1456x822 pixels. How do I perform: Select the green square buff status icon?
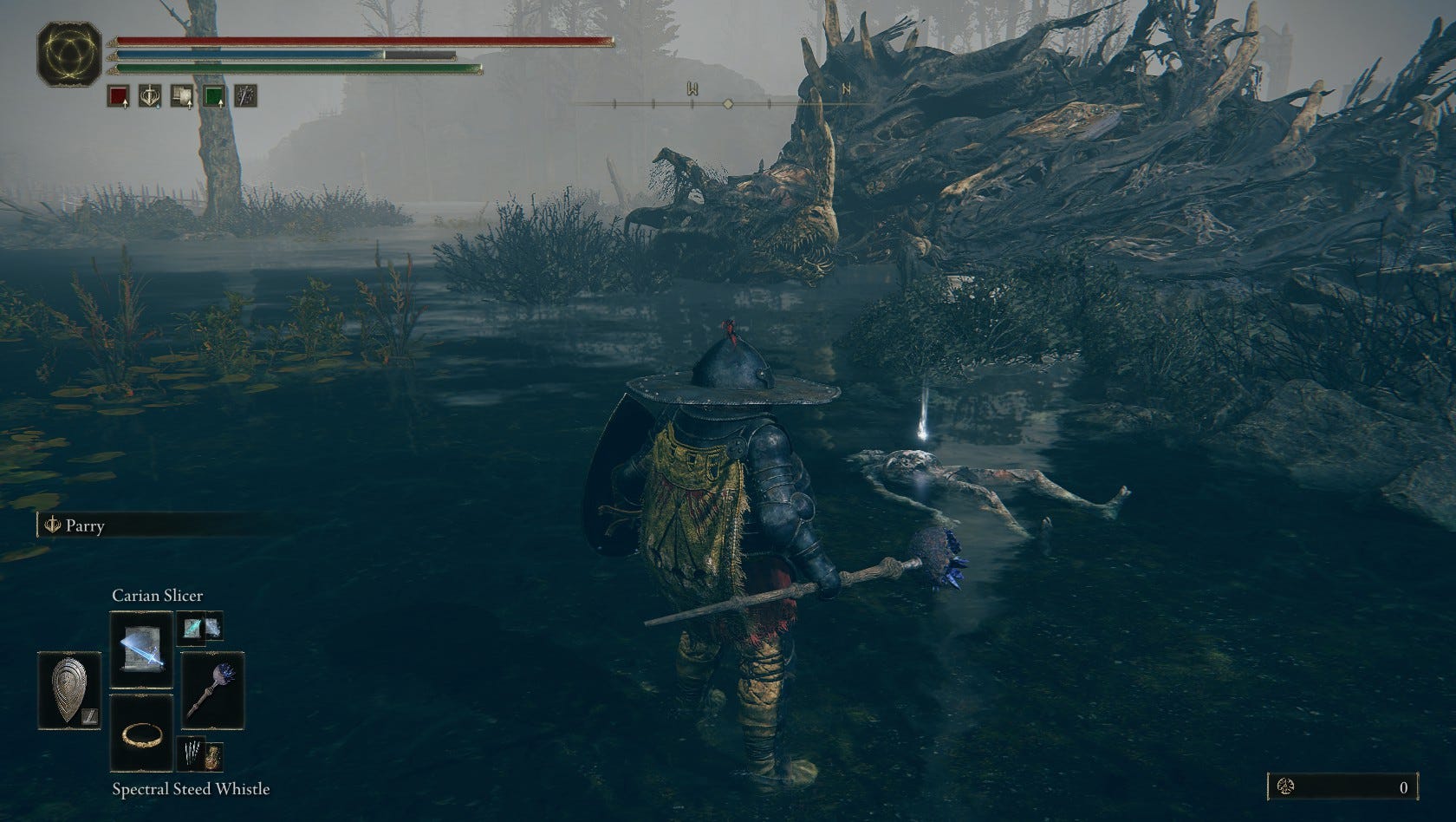(x=214, y=95)
